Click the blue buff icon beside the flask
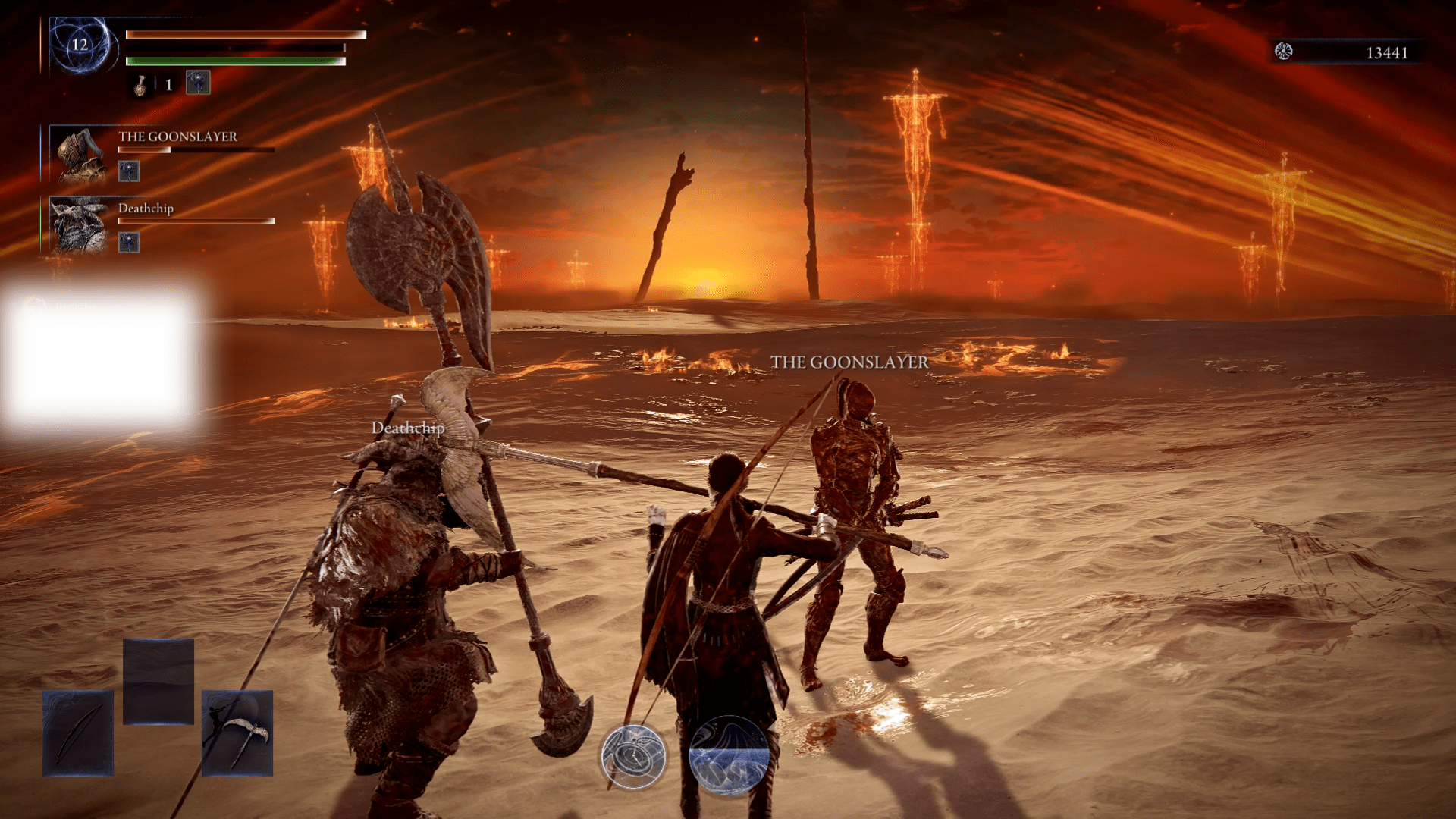Viewport: 1456px width, 819px height. point(198,83)
